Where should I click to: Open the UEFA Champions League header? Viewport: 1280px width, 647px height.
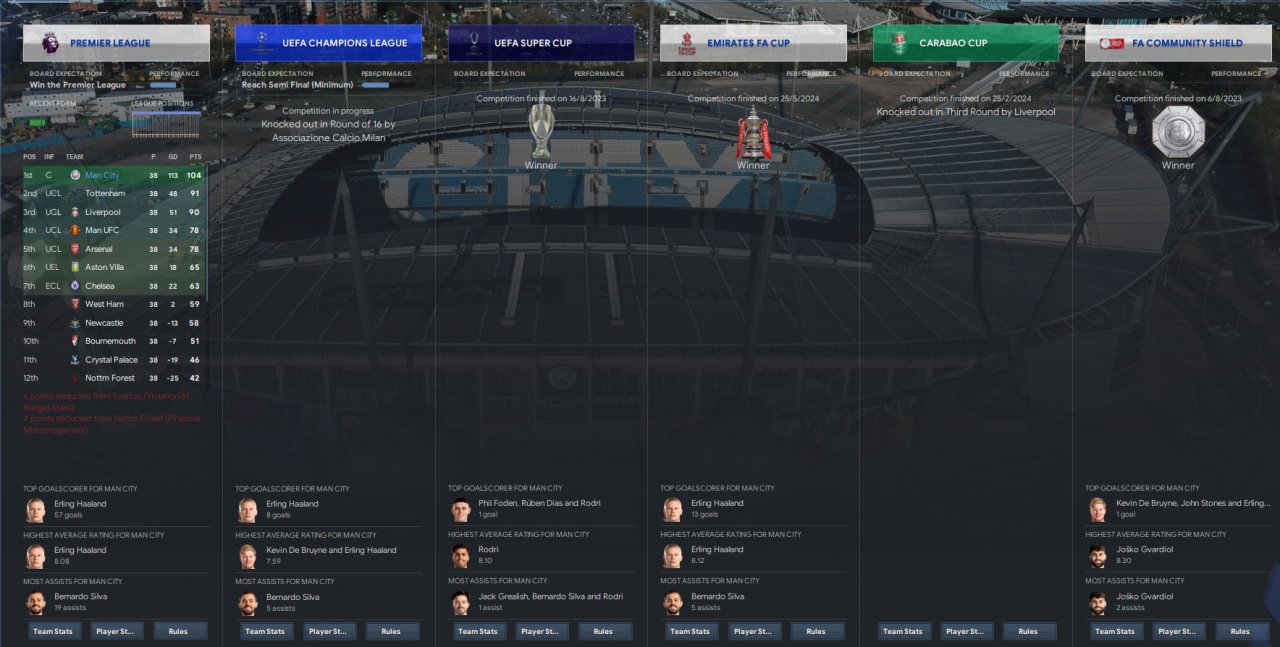click(328, 43)
